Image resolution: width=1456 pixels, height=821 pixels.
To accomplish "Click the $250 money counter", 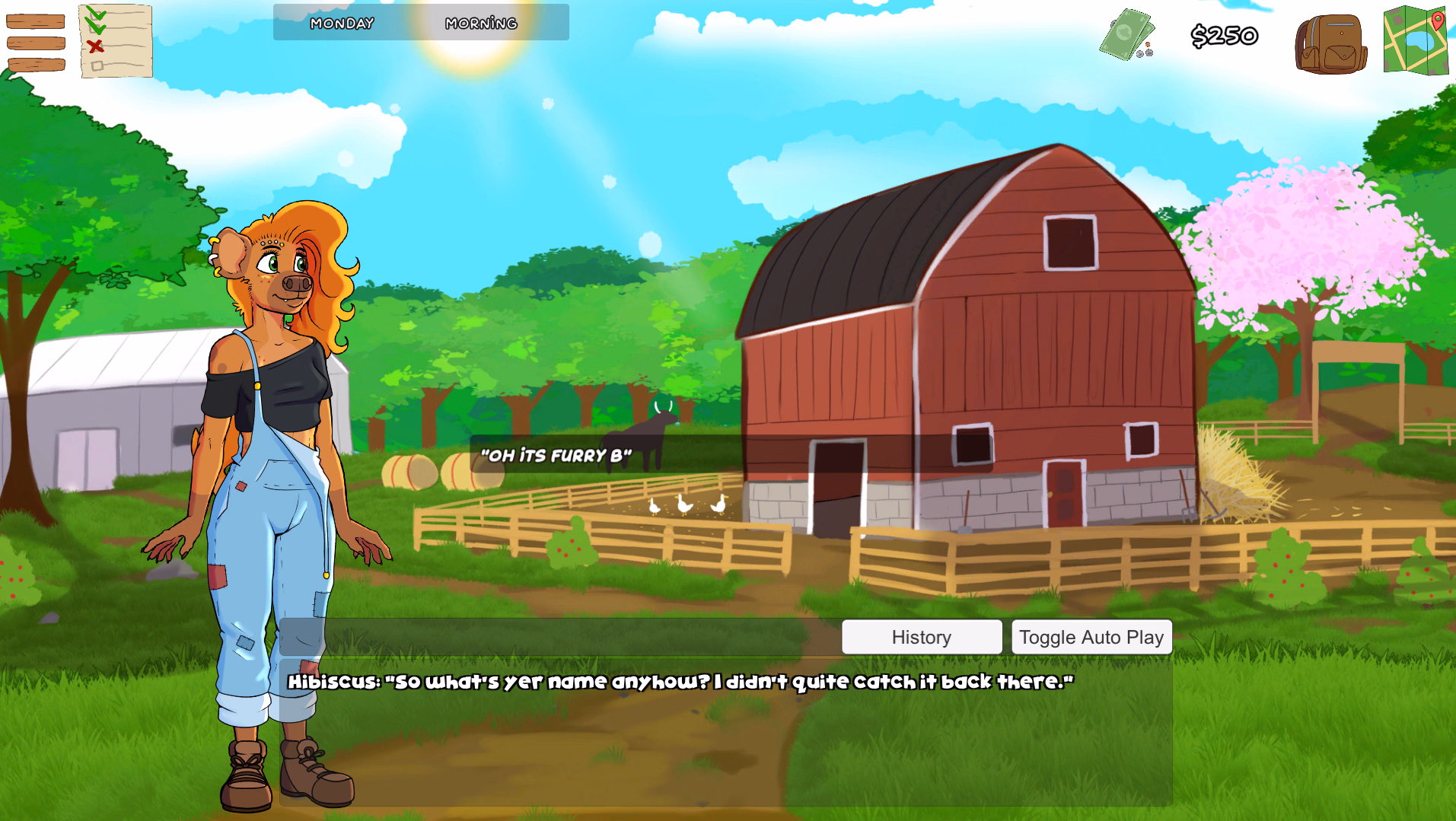I will pos(1225,34).
